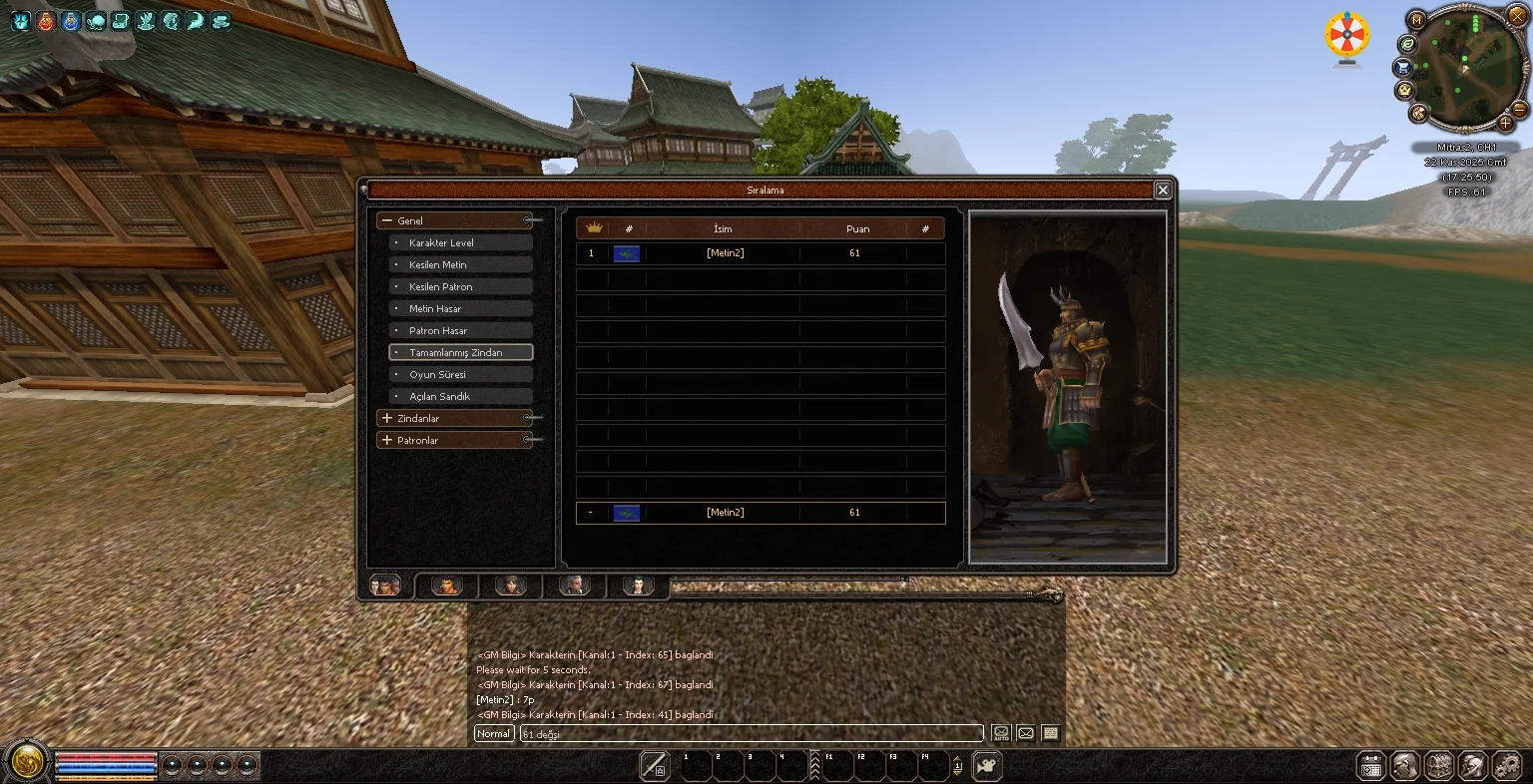Select the Oyun Süresi ranking entry

click(x=460, y=374)
